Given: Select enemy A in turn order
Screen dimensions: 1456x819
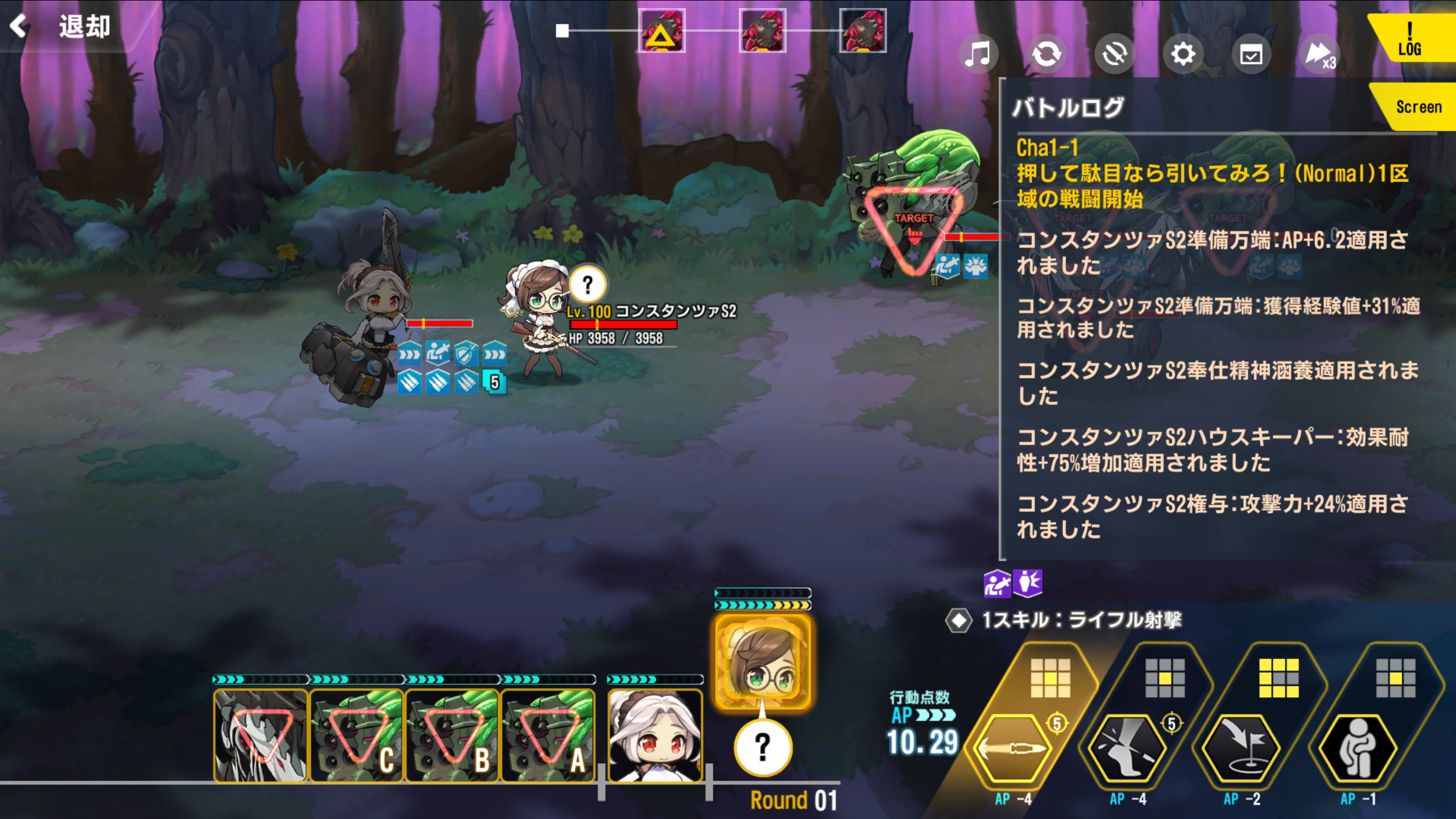Looking at the screenshot, I should 547,736.
